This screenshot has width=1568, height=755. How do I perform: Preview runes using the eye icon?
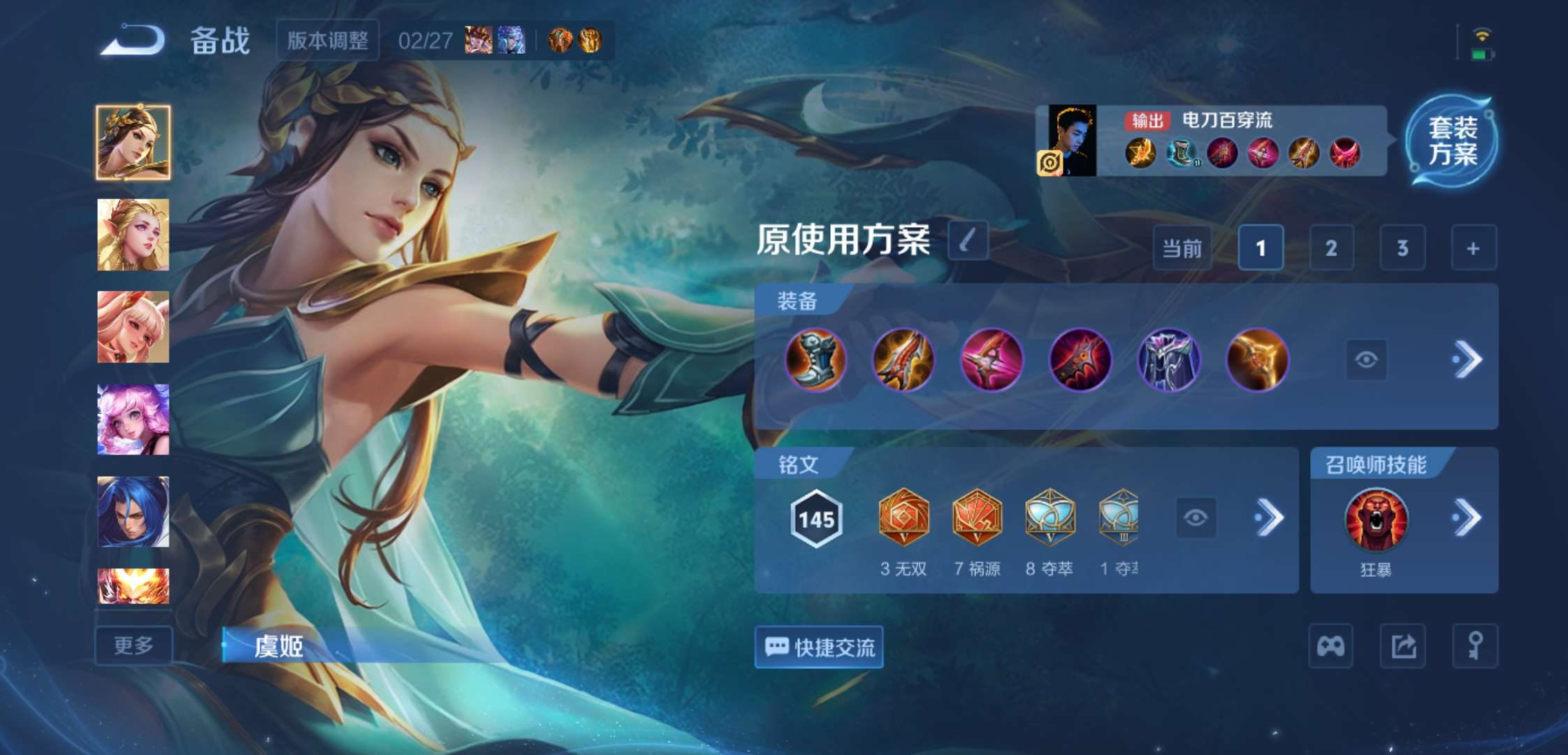tap(1195, 517)
